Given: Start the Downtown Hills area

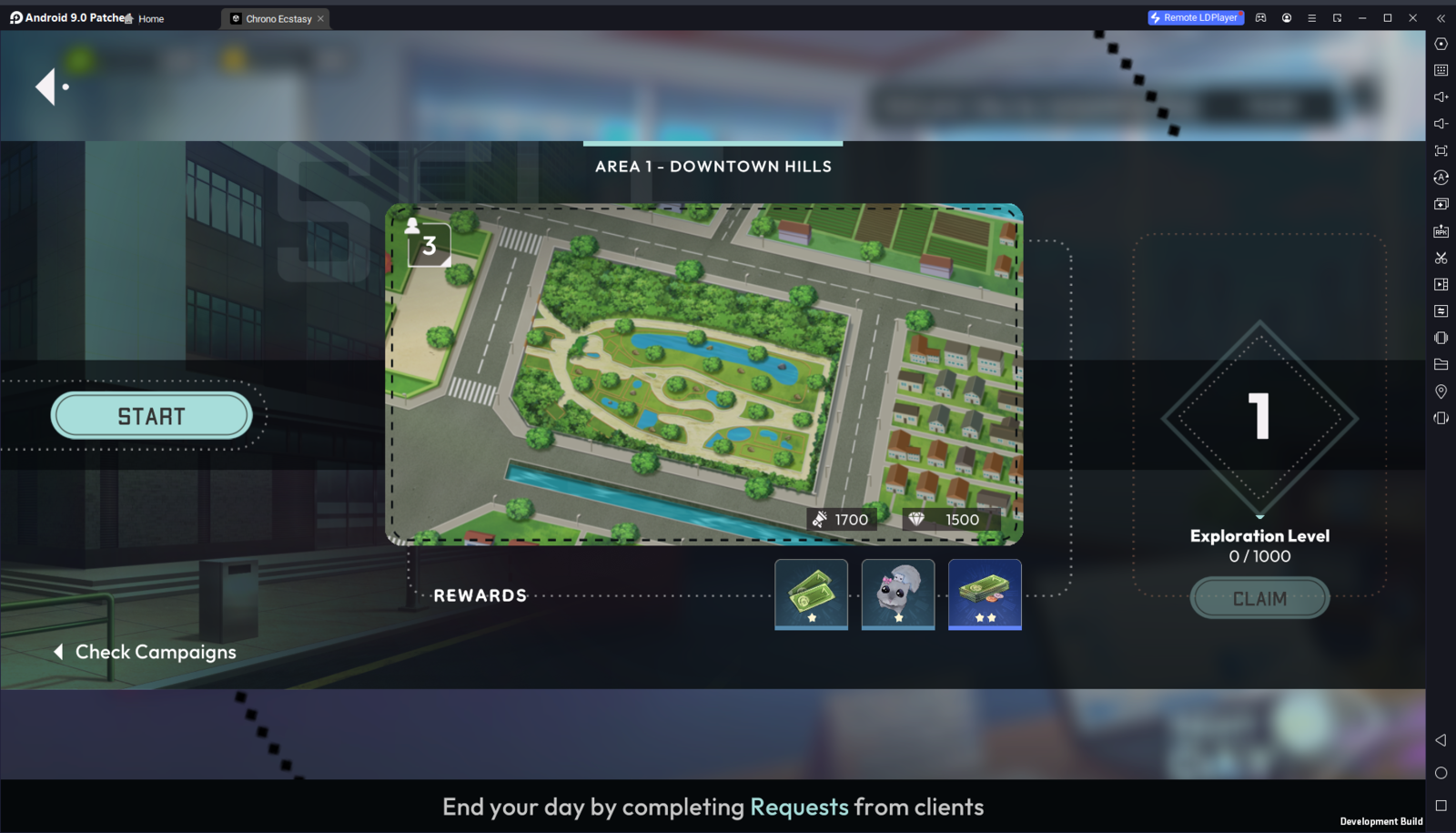Looking at the screenshot, I should [x=151, y=416].
